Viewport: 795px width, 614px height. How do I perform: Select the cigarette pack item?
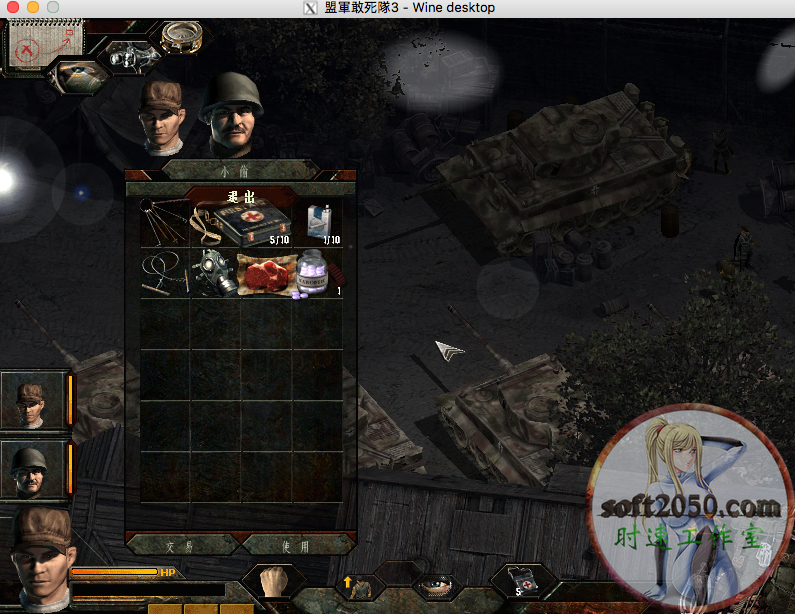click(318, 224)
